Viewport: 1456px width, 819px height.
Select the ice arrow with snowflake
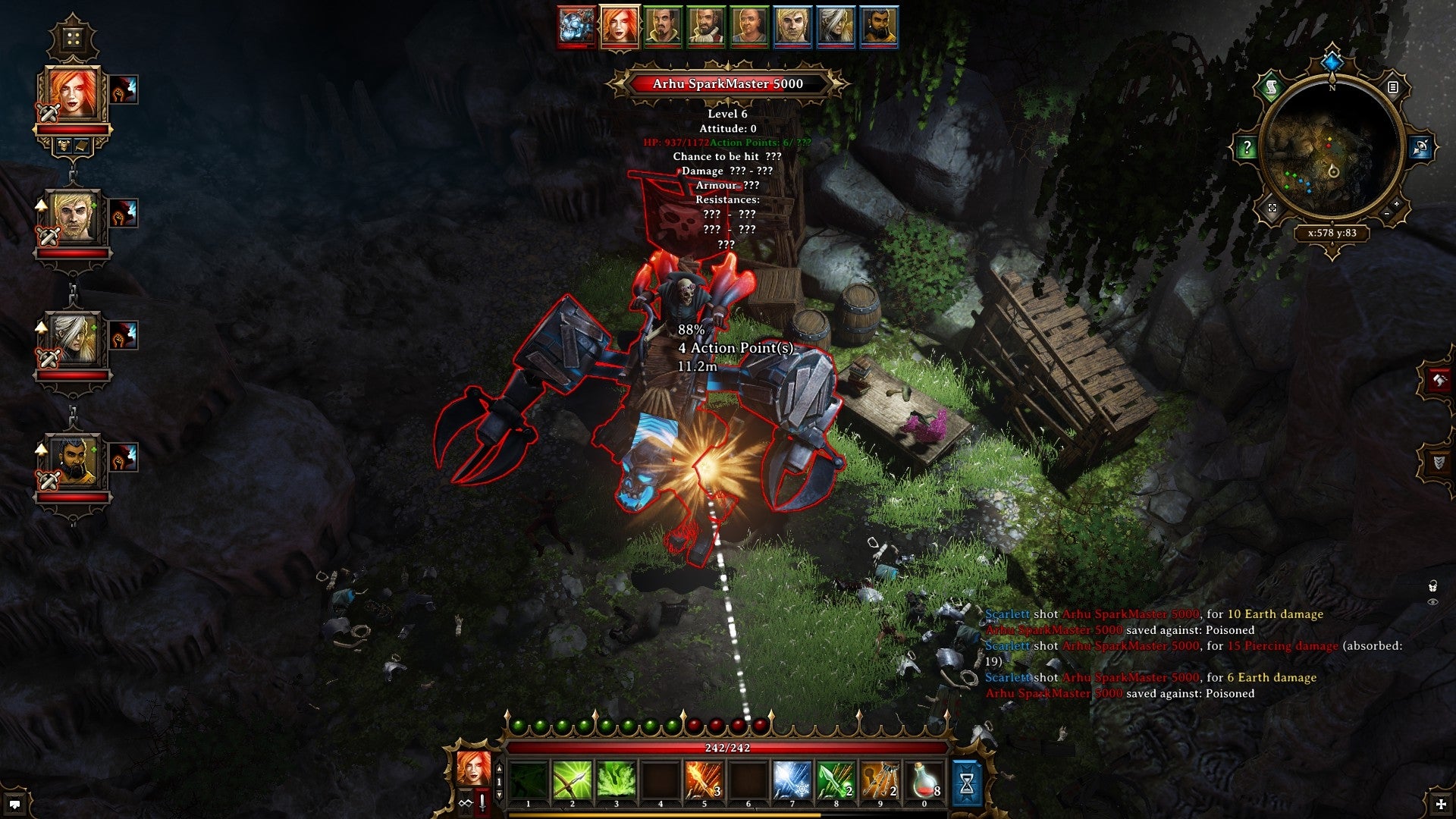click(791, 781)
